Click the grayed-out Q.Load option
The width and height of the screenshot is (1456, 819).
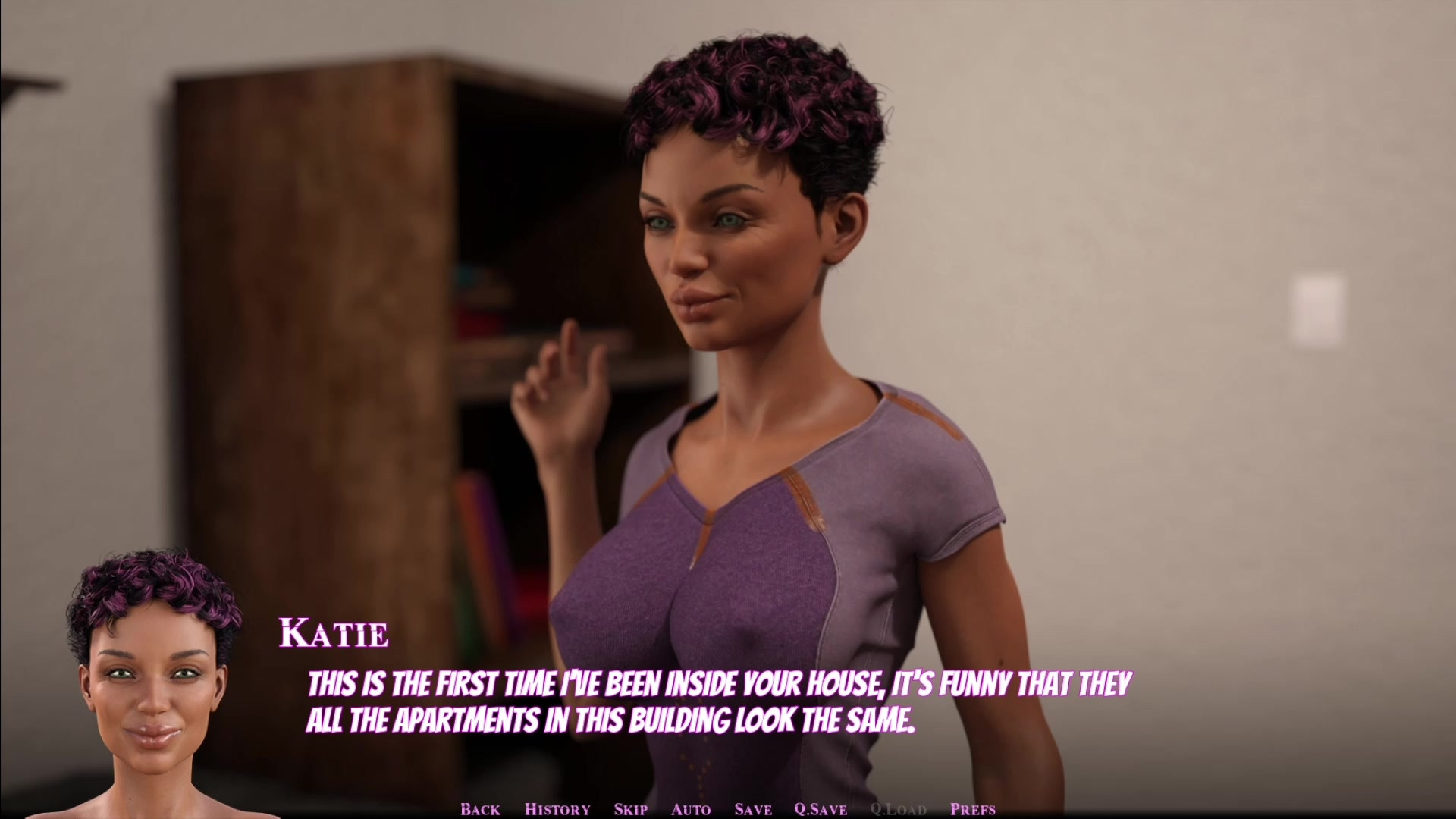(x=899, y=808)
